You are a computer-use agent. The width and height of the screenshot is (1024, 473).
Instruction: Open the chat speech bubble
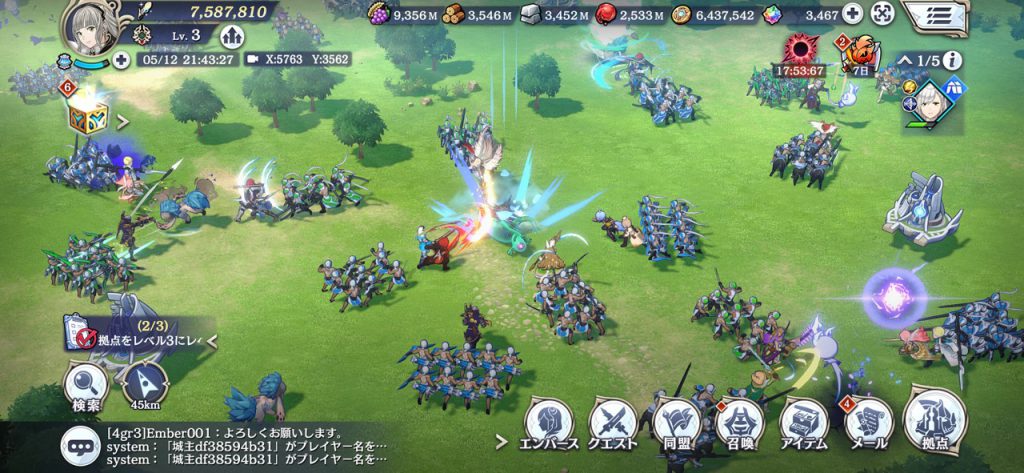pyautogui.click(x=78, y=443)
